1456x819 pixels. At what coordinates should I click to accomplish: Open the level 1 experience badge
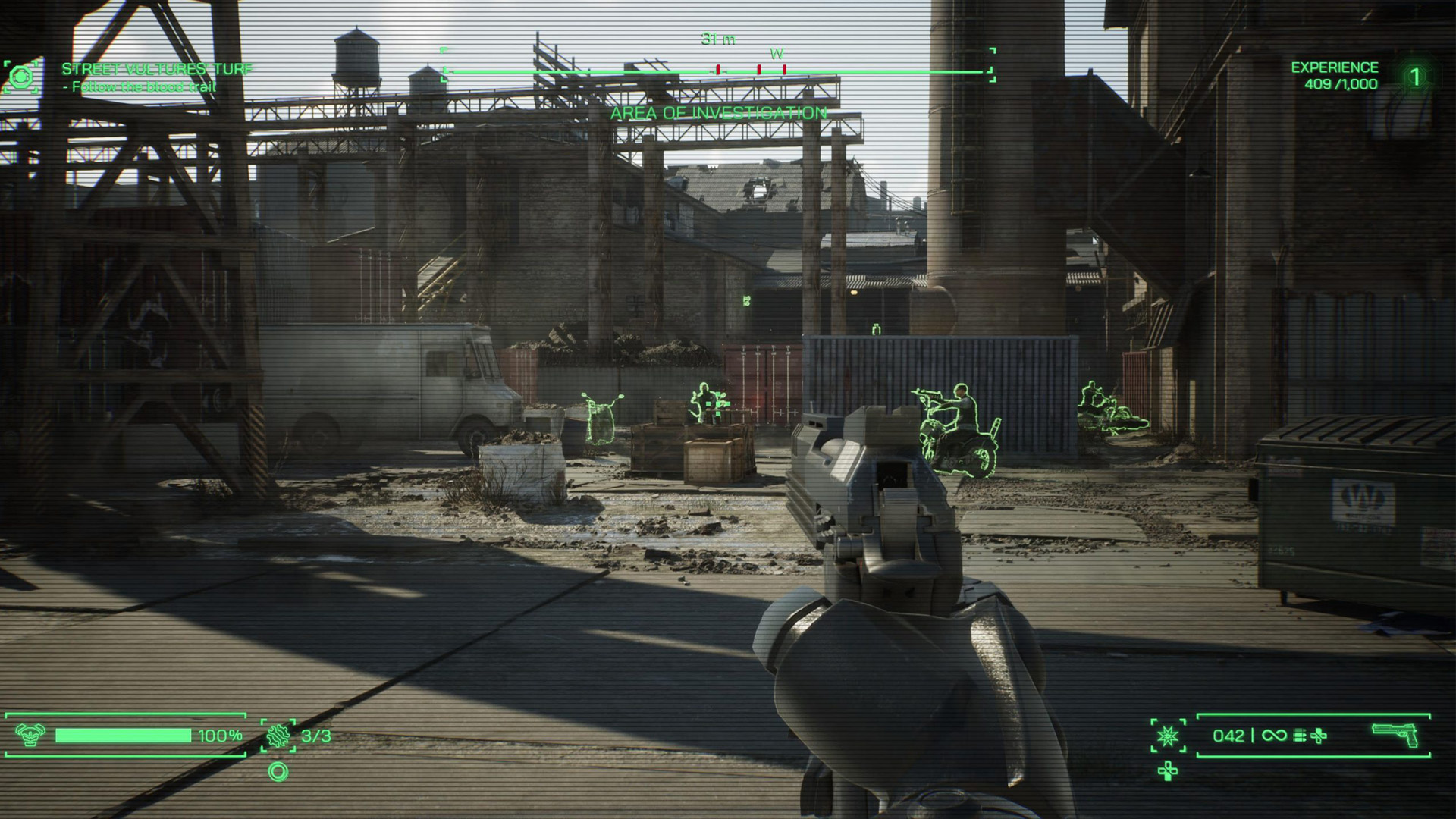[1414, 77]
